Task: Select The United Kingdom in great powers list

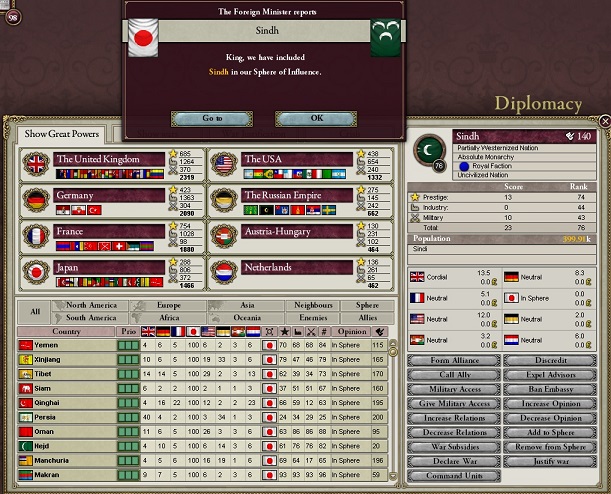Action: point(109,159)
